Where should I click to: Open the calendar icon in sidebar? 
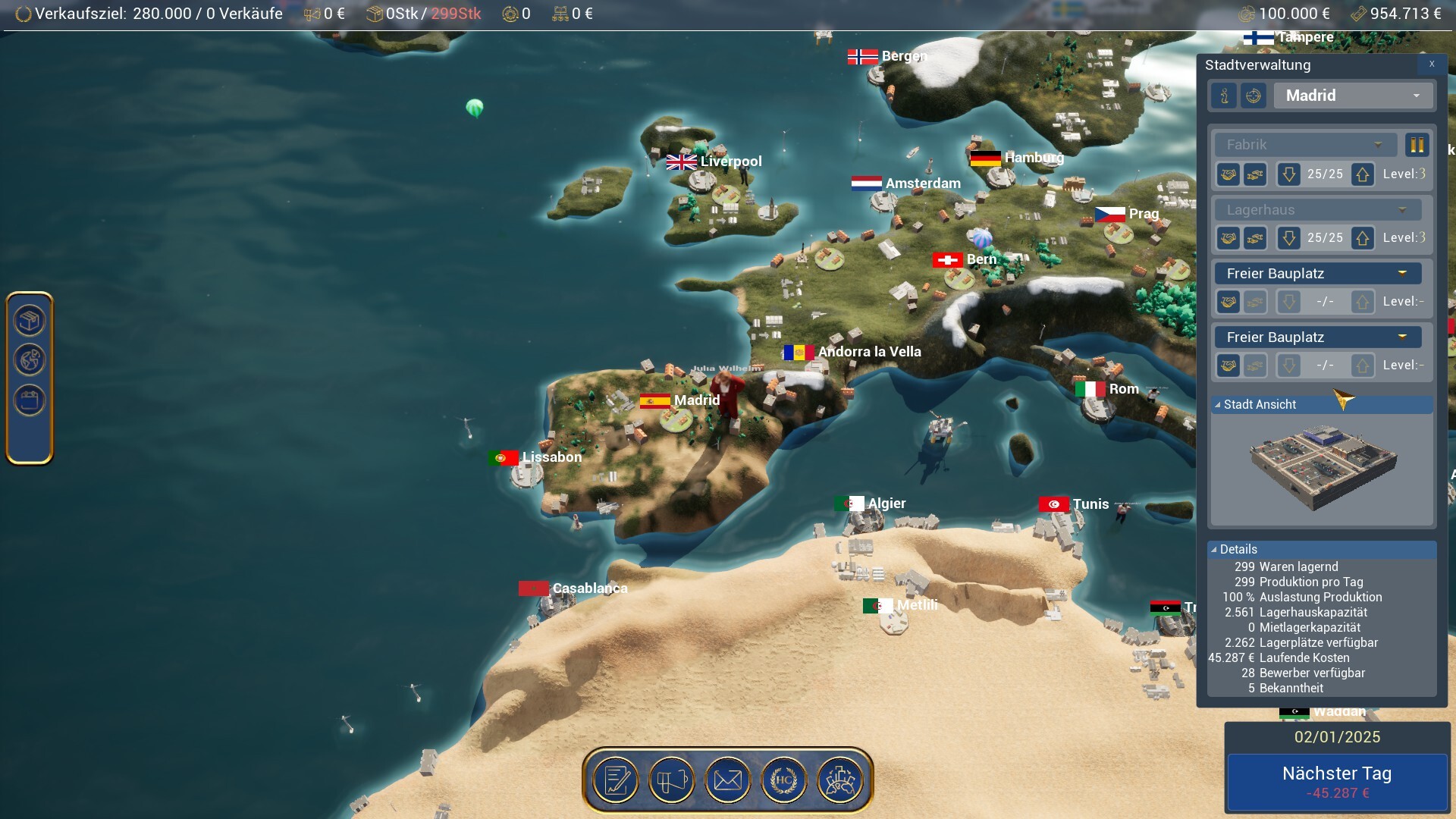[30, 400]
